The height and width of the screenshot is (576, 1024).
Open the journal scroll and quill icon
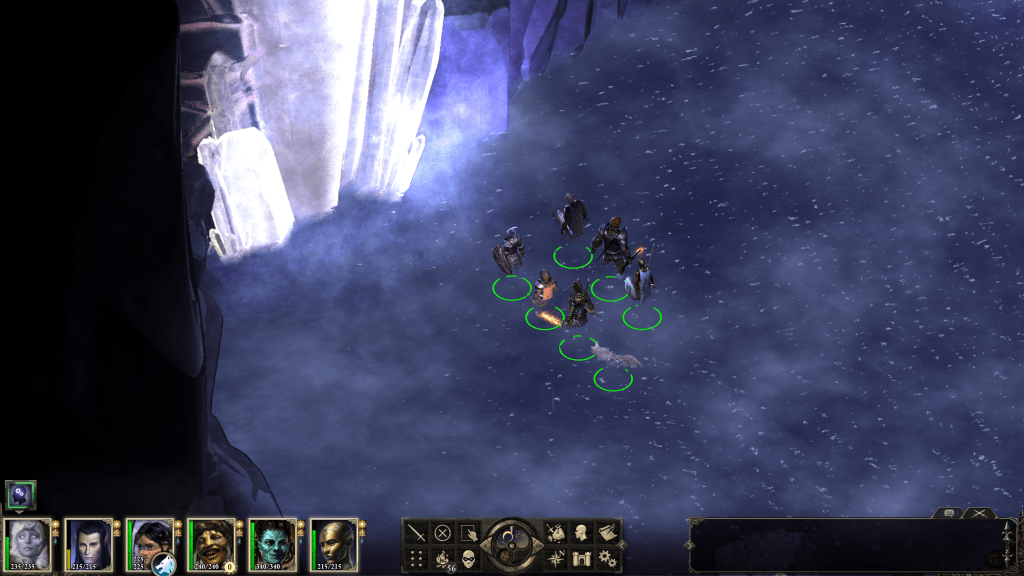tap(606, 532)
